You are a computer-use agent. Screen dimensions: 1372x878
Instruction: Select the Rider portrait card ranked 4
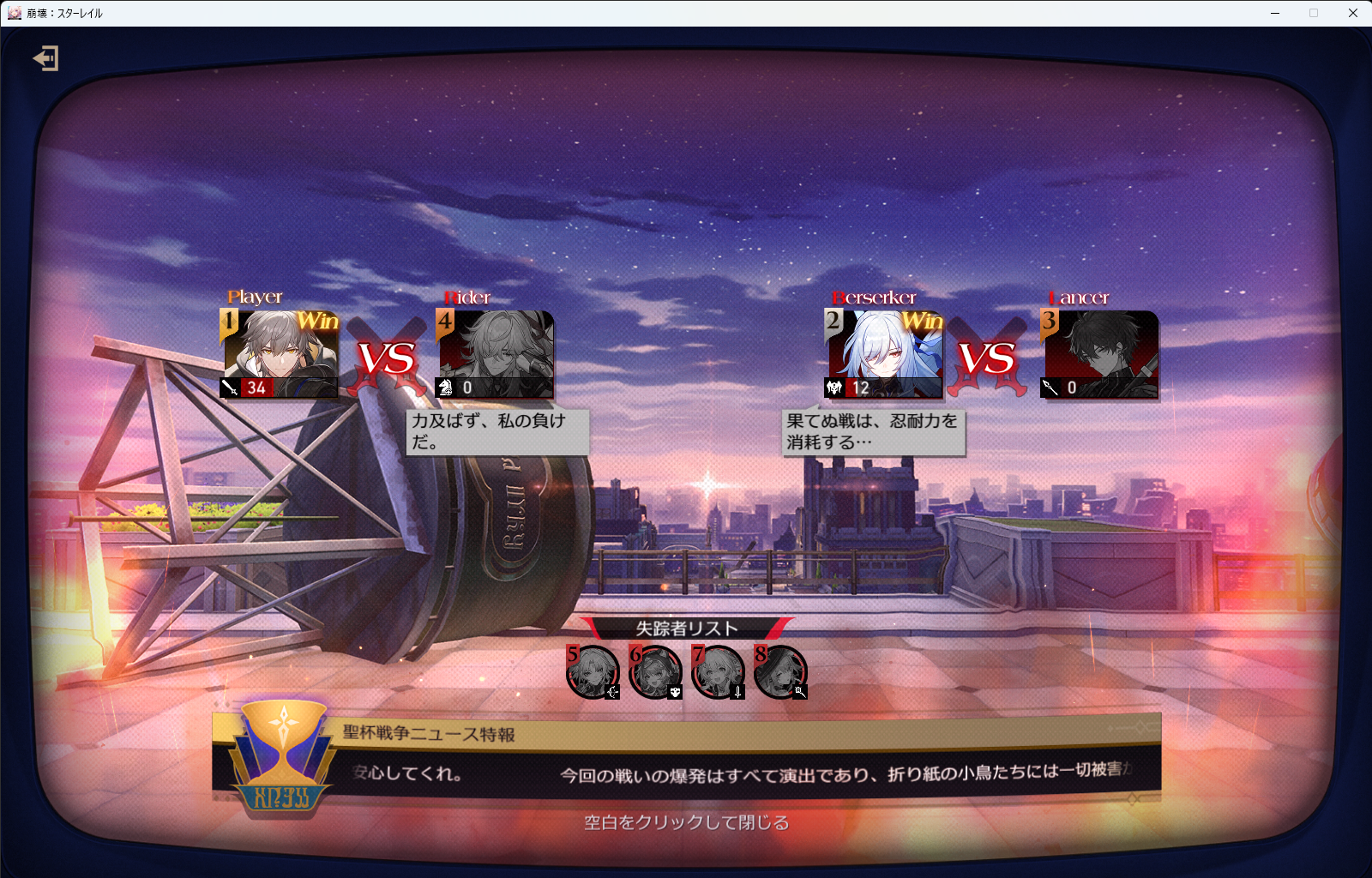[496, 353]
